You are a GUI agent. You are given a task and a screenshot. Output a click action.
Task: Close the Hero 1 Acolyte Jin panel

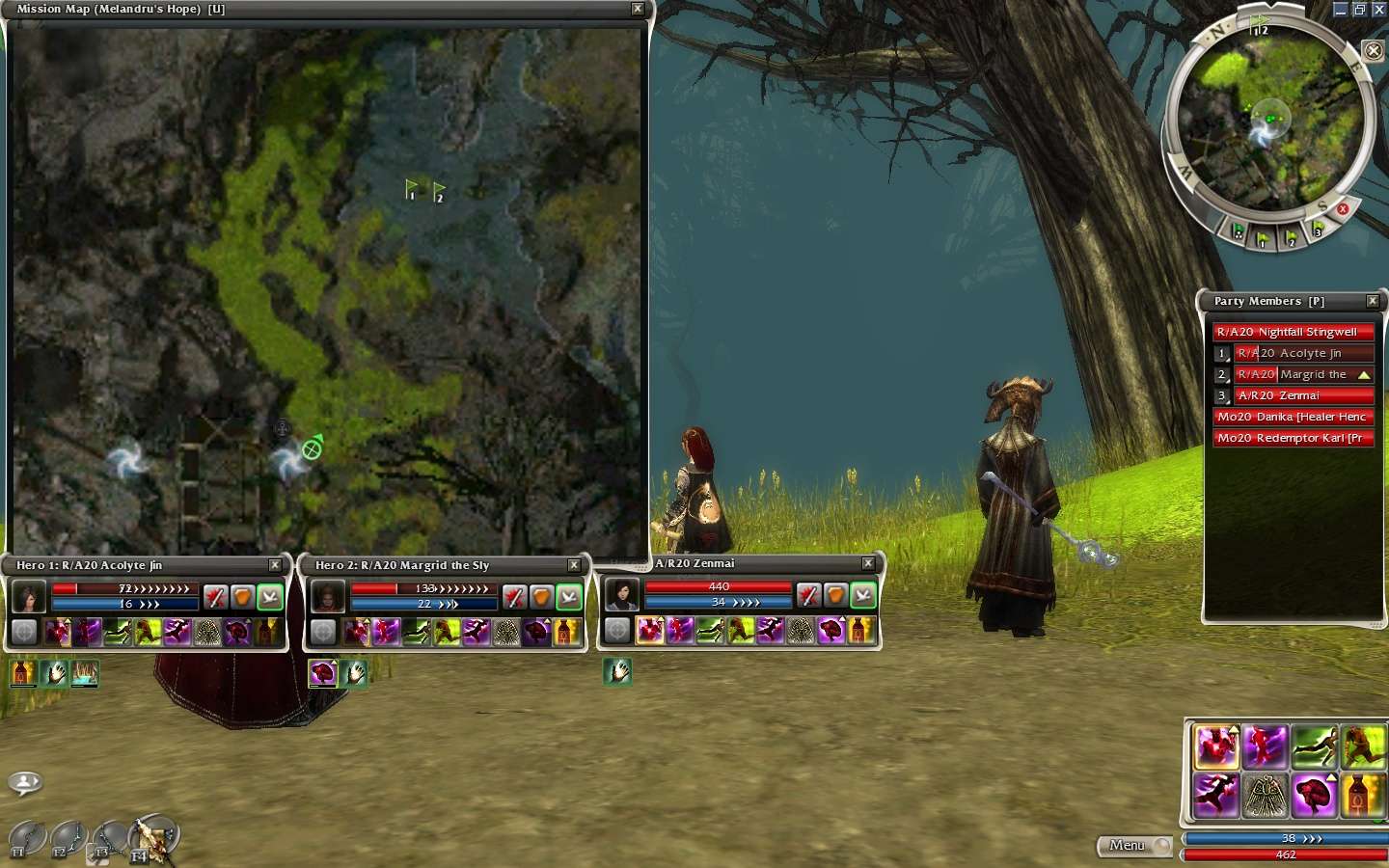pos(275,565)
